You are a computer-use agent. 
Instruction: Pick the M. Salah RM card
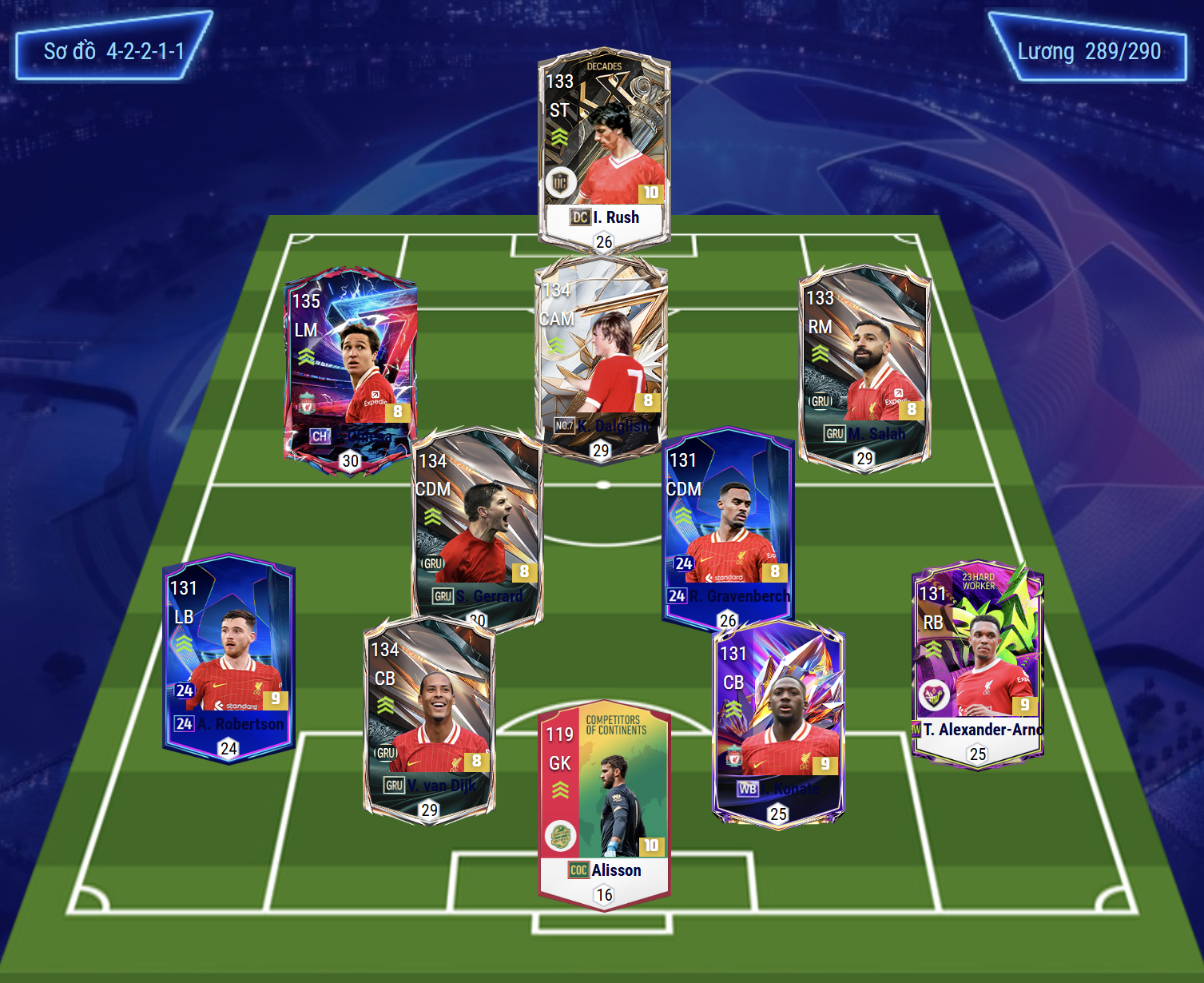(x=865, y=364)
